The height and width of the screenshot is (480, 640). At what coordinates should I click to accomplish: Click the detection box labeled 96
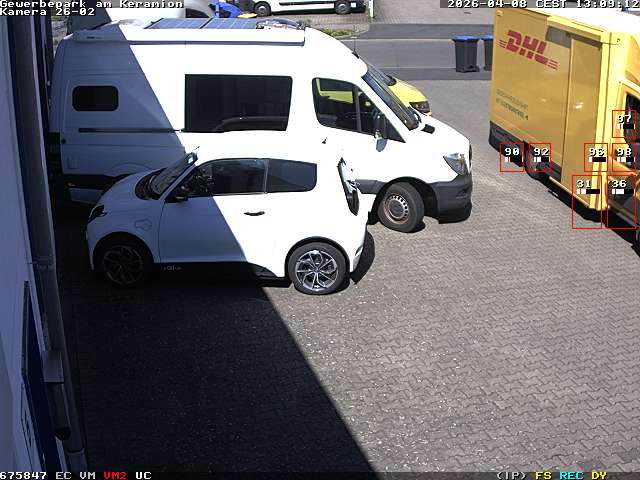click(597, 157)
